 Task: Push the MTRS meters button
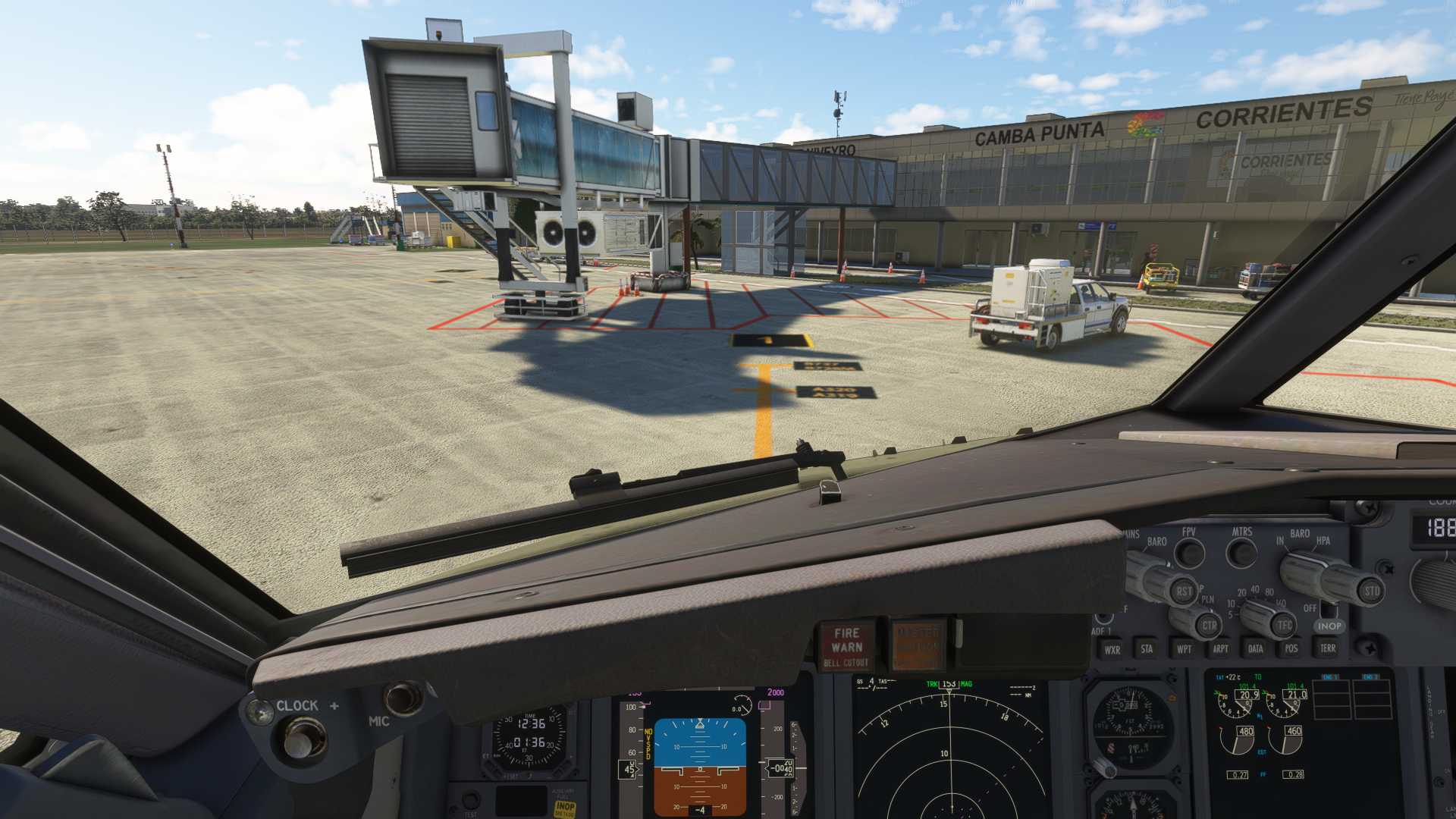(x=1241, y=552)
